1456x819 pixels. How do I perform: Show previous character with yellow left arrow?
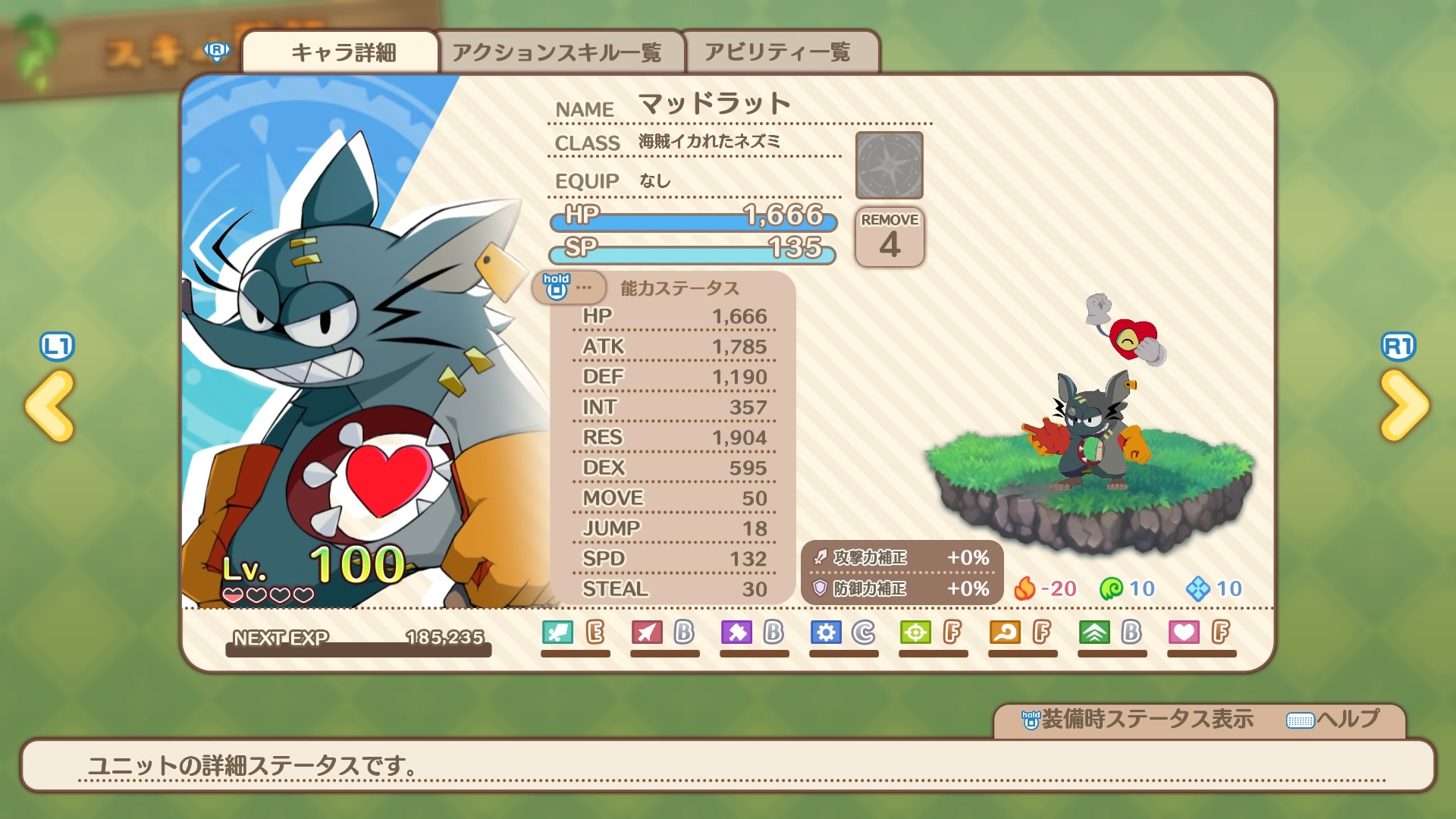50,405
